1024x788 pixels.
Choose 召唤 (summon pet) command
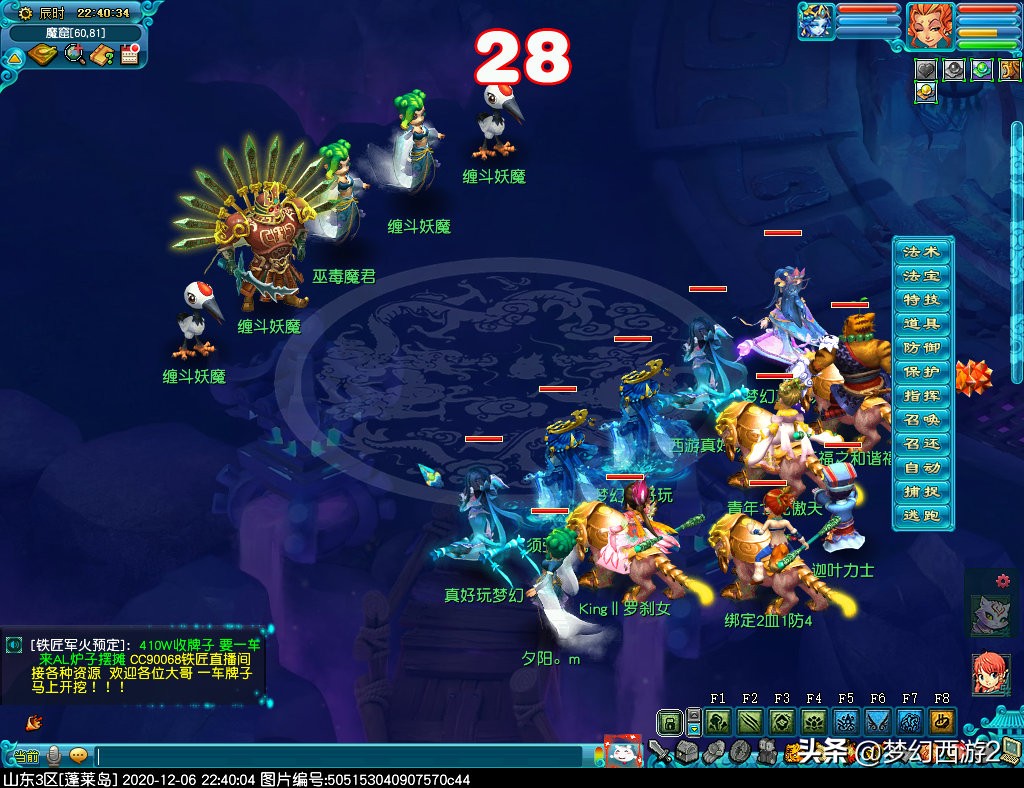(921, 419)
